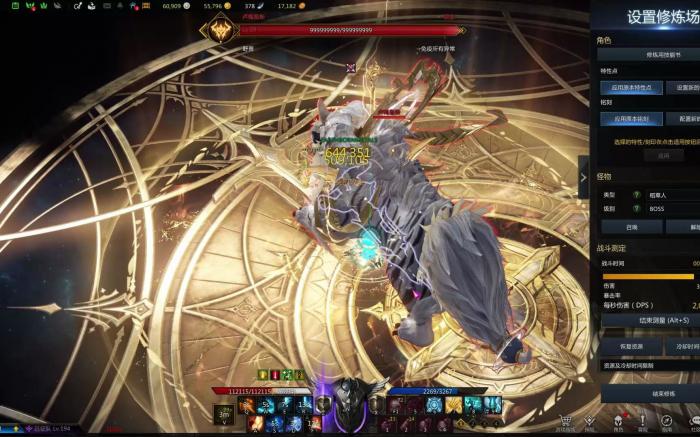Apply original engraving (应用原本铭刻)

pos(630,118)
